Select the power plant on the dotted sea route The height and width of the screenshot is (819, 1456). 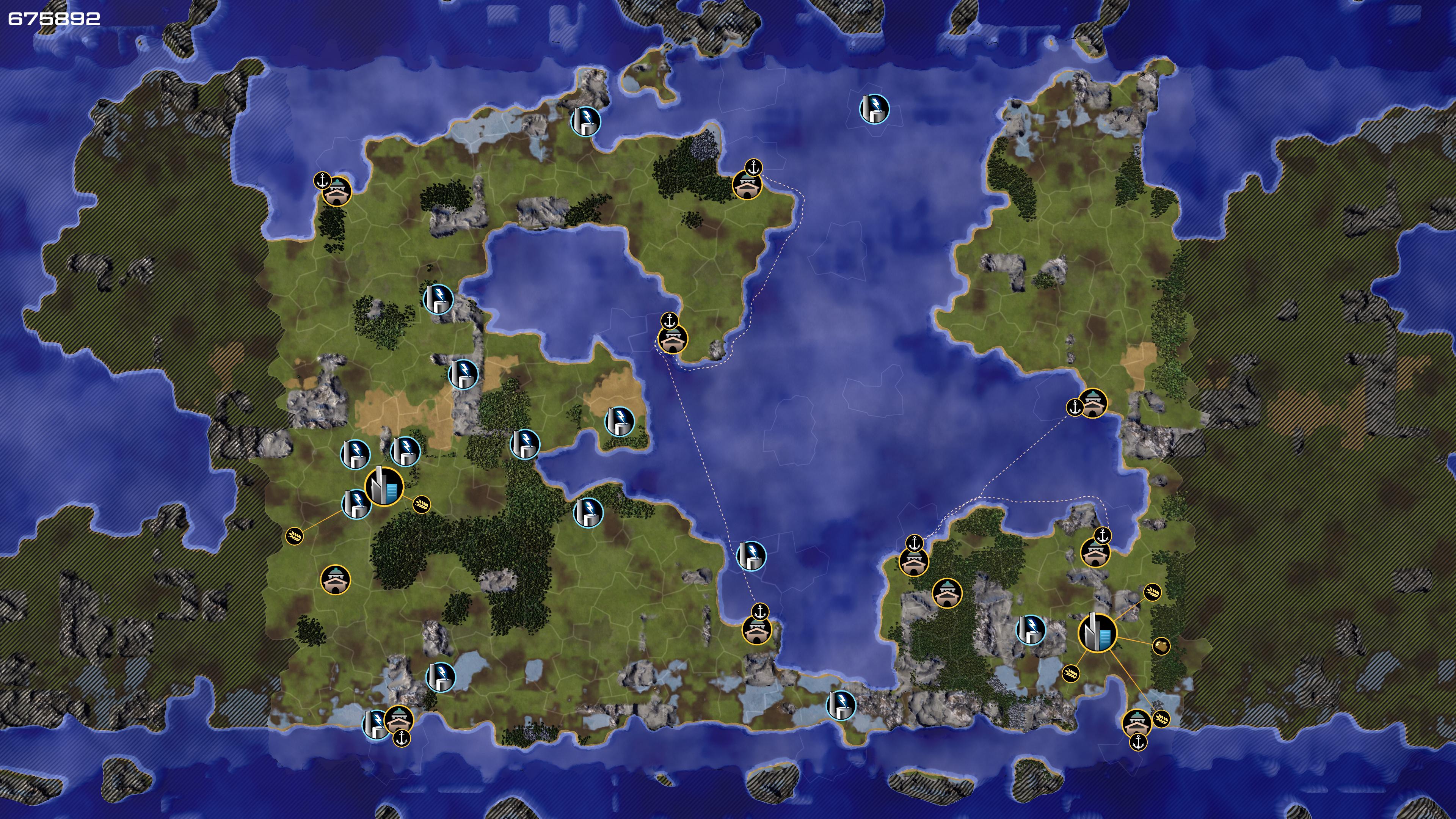(x=751, y=555)
